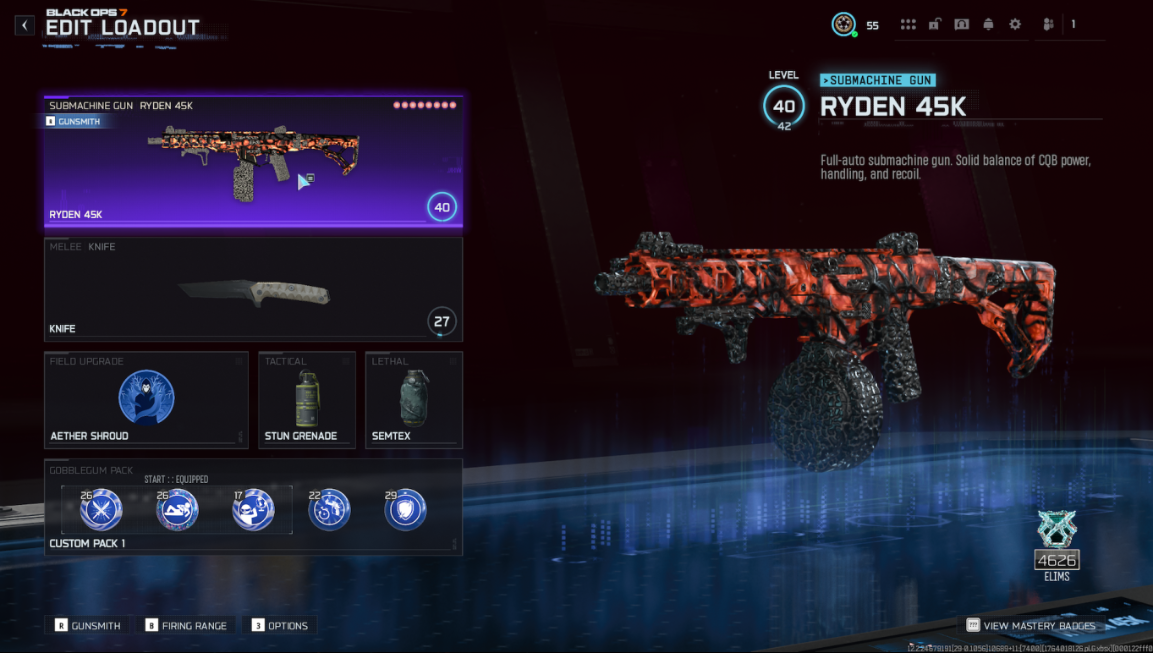View Mastery Badges
Viewport: 1153px width, 653px height.
coord(1031,626)
